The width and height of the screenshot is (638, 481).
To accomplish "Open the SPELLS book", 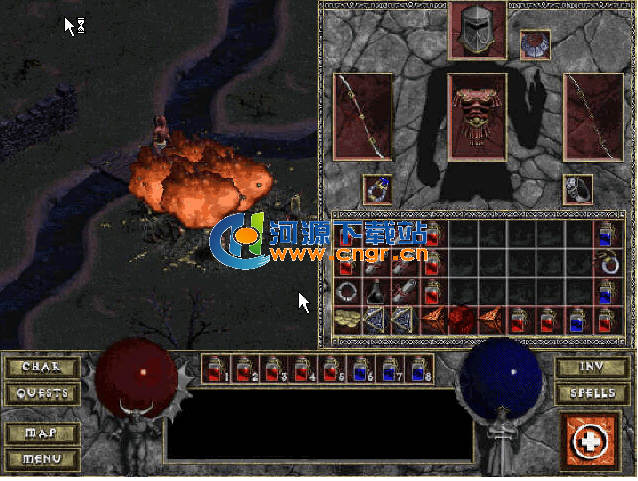I will click(593, 393).
